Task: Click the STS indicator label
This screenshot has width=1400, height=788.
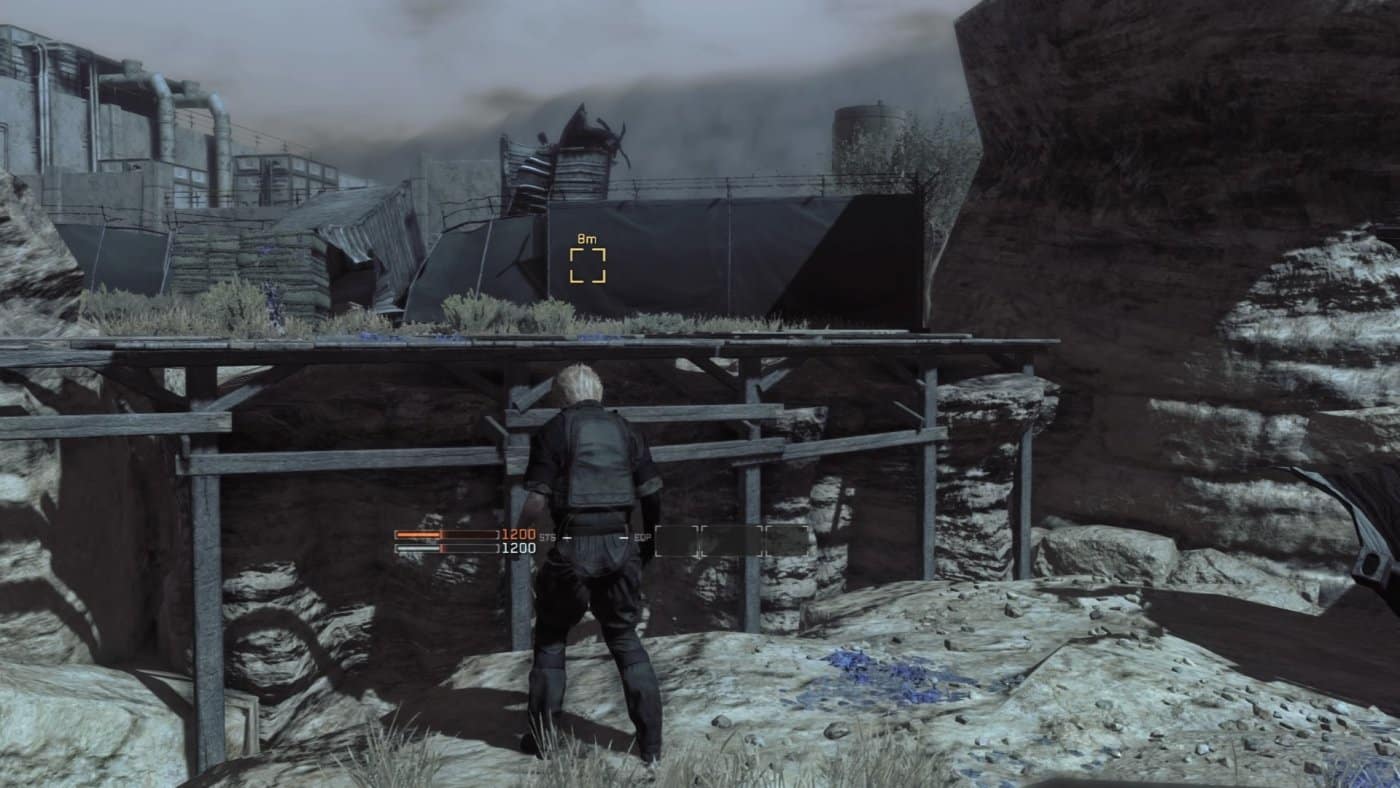Action: click(546, 537)
